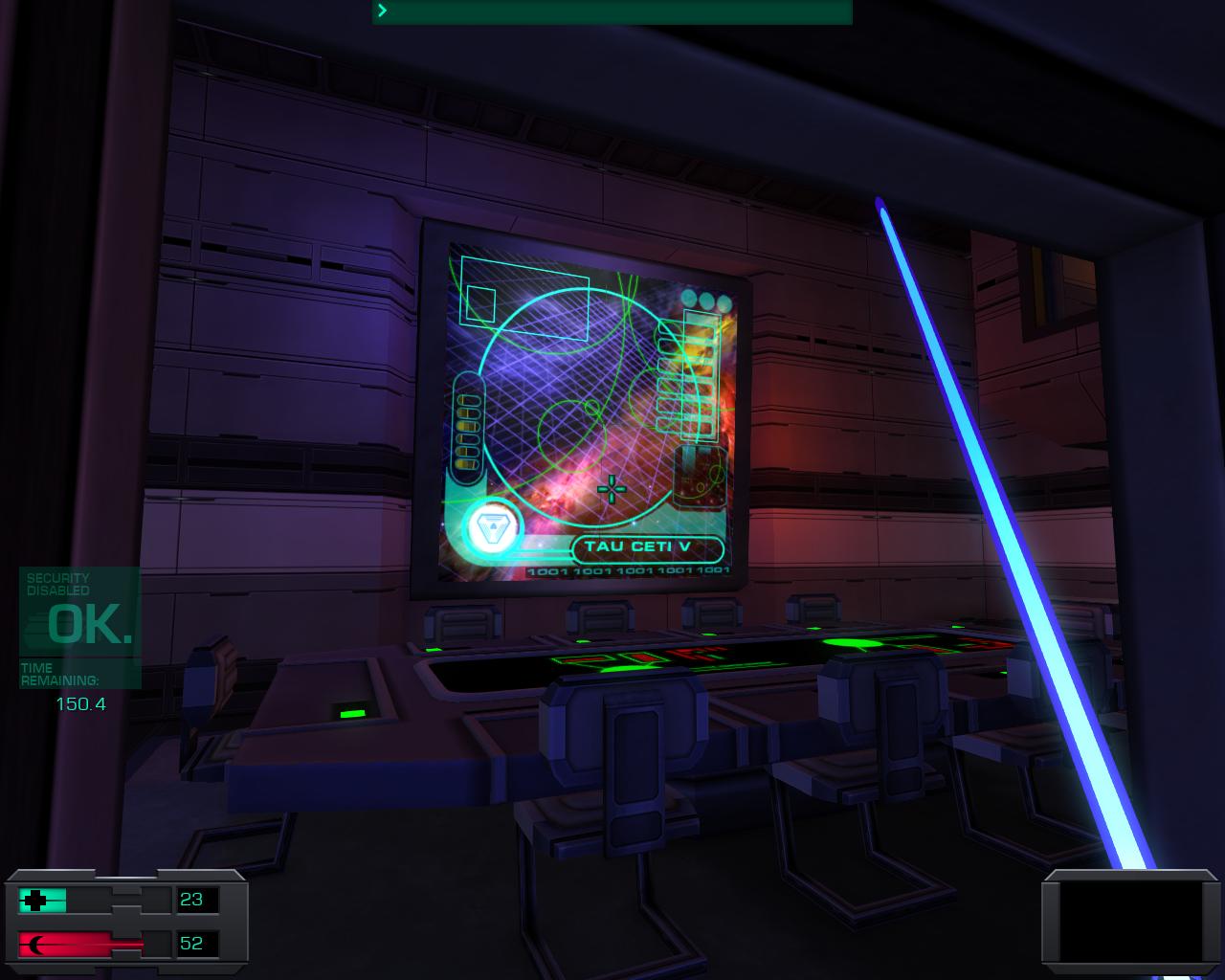
Task: Select the health cross icon on the HUD
Action: [x=36, y=900]
